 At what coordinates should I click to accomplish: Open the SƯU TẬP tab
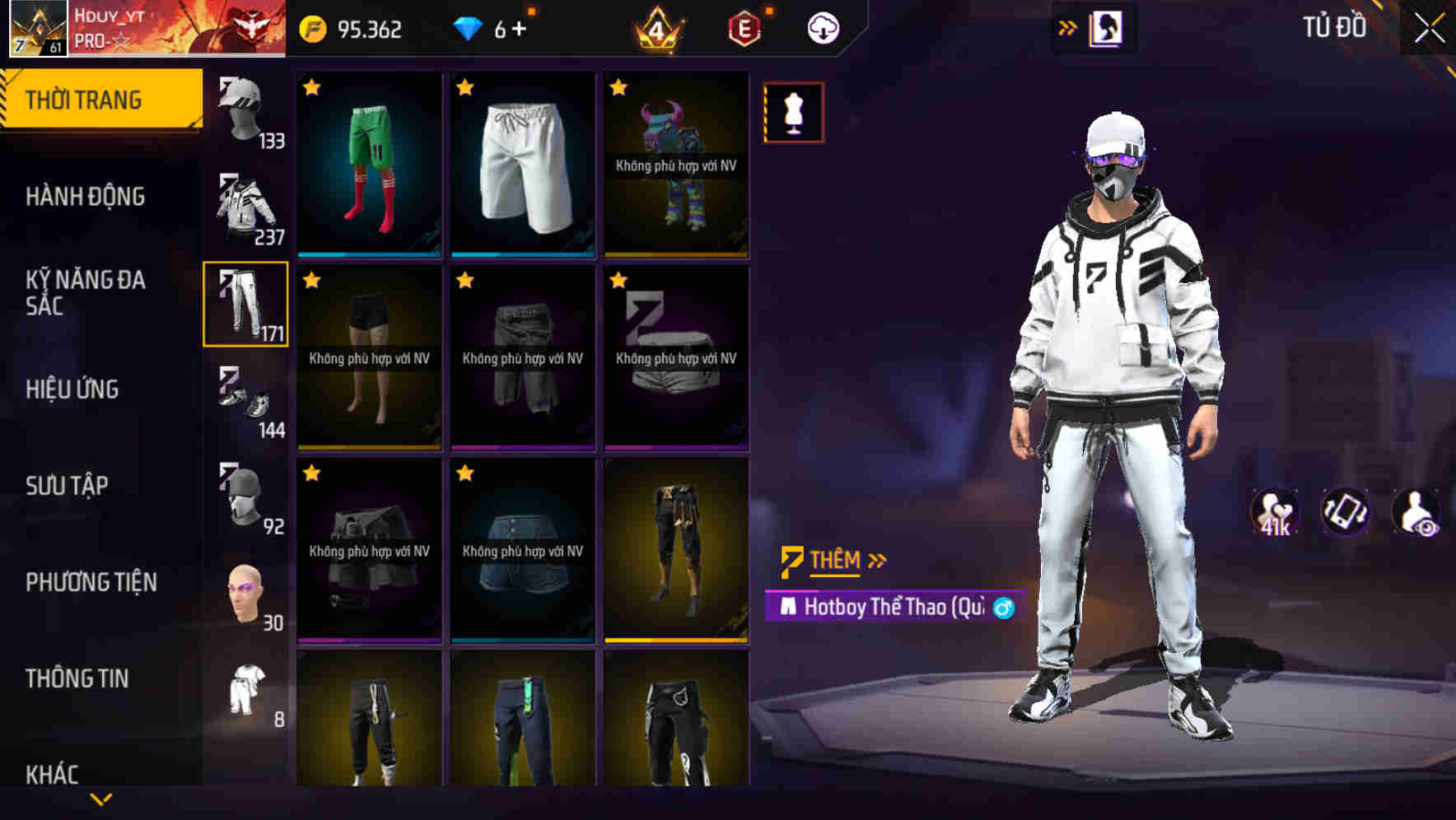click(70, 486)
